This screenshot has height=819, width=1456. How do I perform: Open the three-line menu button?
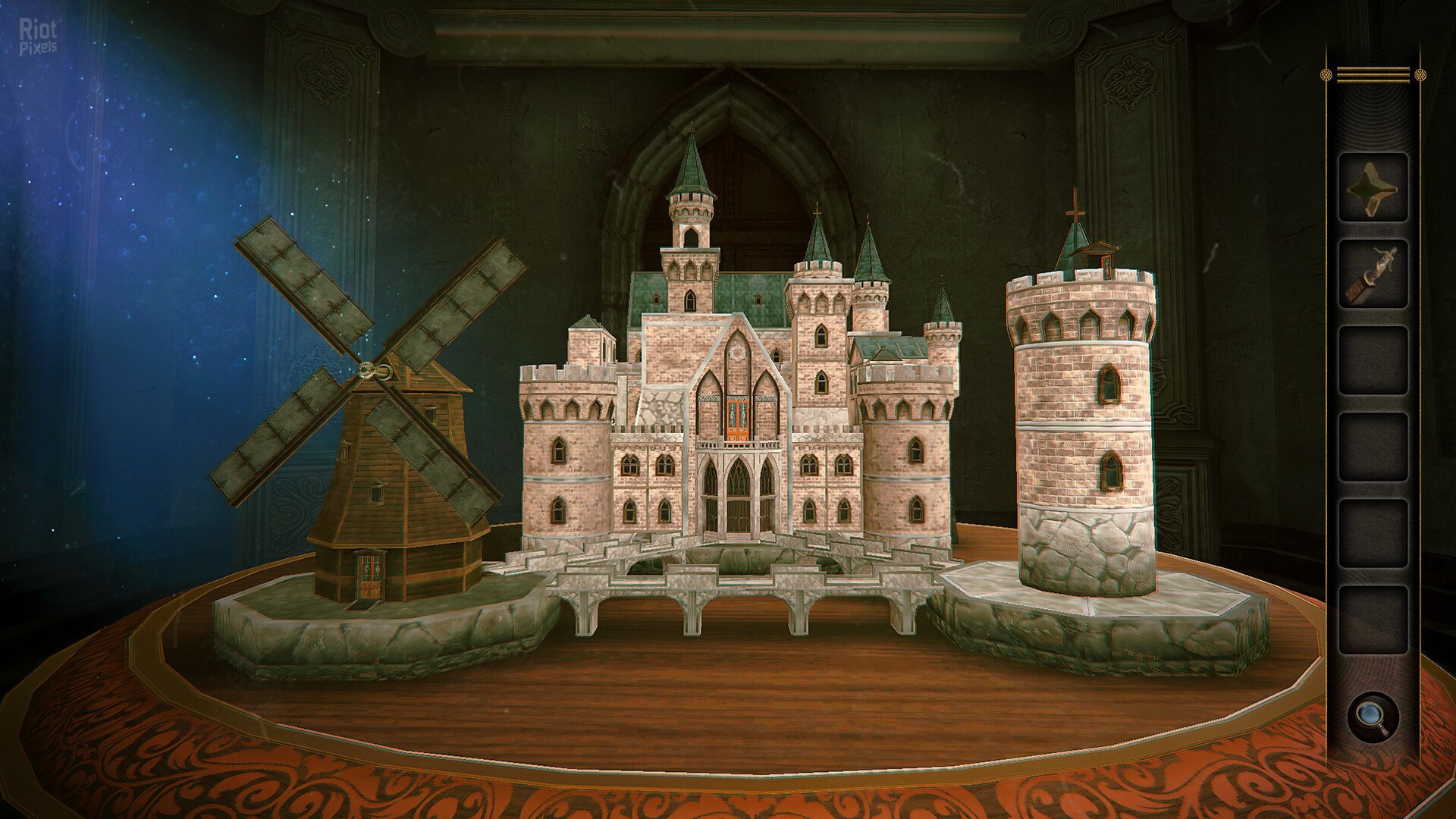(1373, 74)
